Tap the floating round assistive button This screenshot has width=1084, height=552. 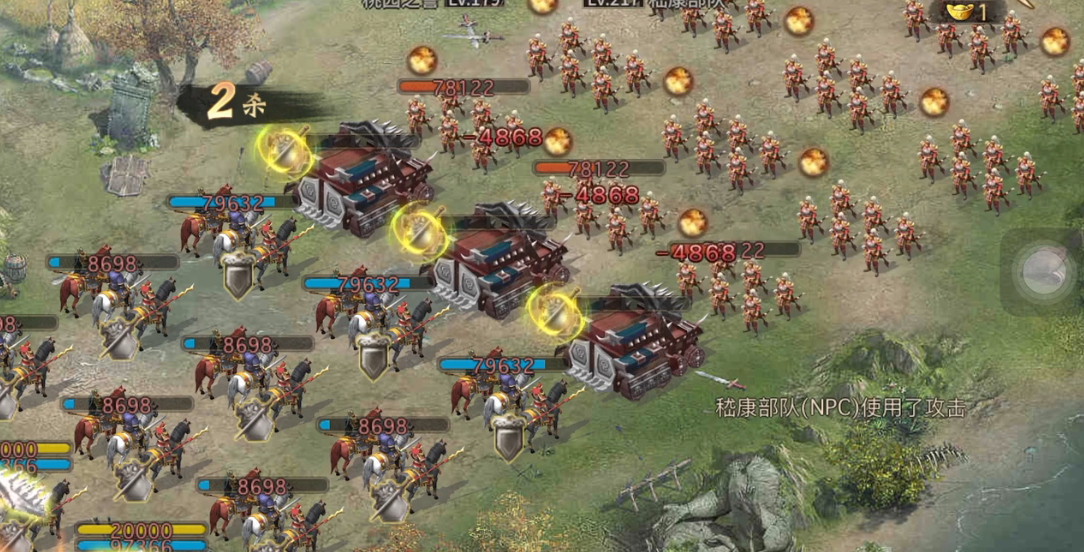[x=1042, y=271]
